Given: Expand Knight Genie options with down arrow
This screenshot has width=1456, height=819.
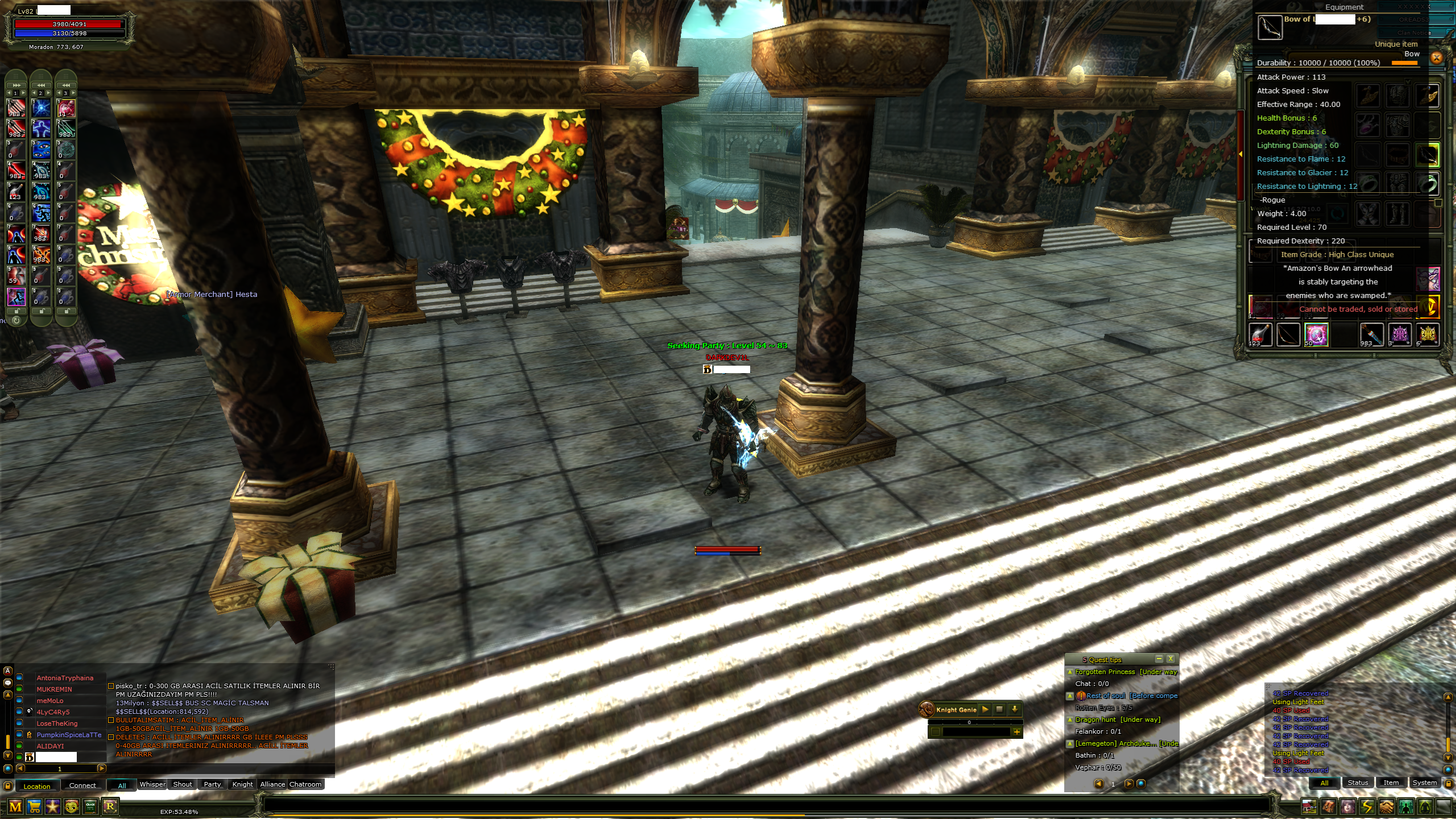Looking at the screenshot, I should point(1015,710).
